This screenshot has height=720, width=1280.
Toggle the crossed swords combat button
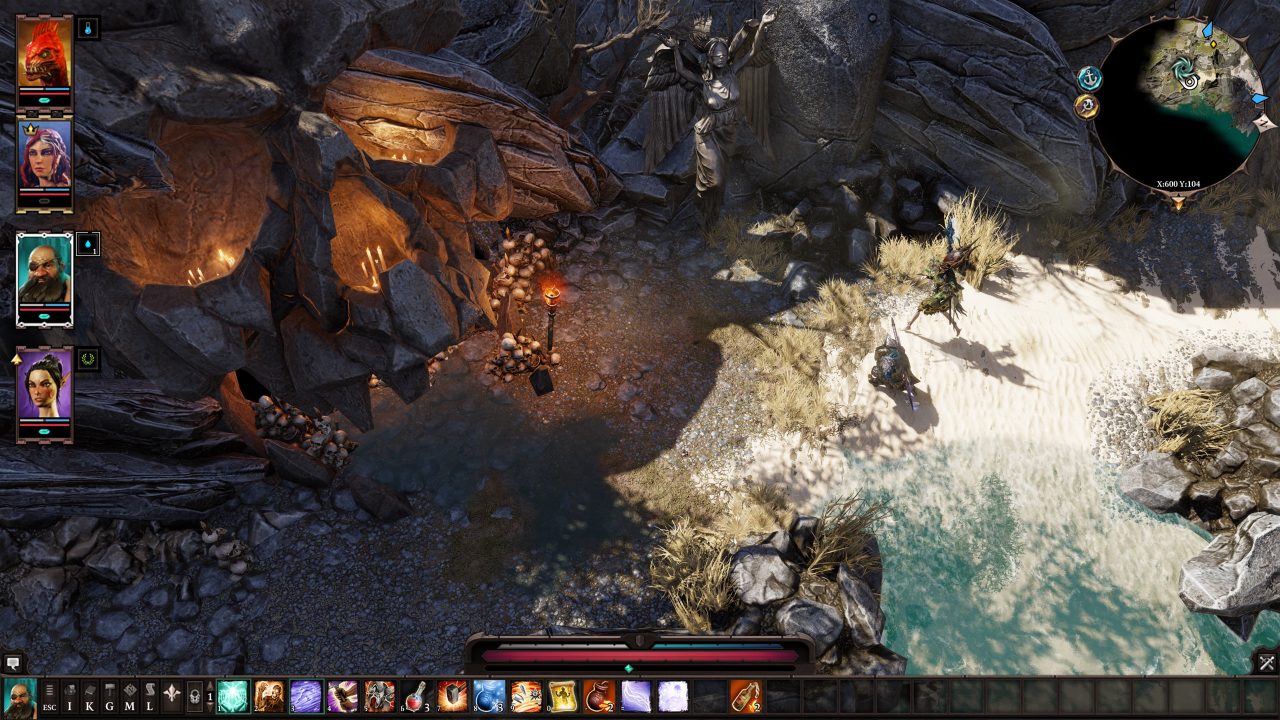(1266, 662)
